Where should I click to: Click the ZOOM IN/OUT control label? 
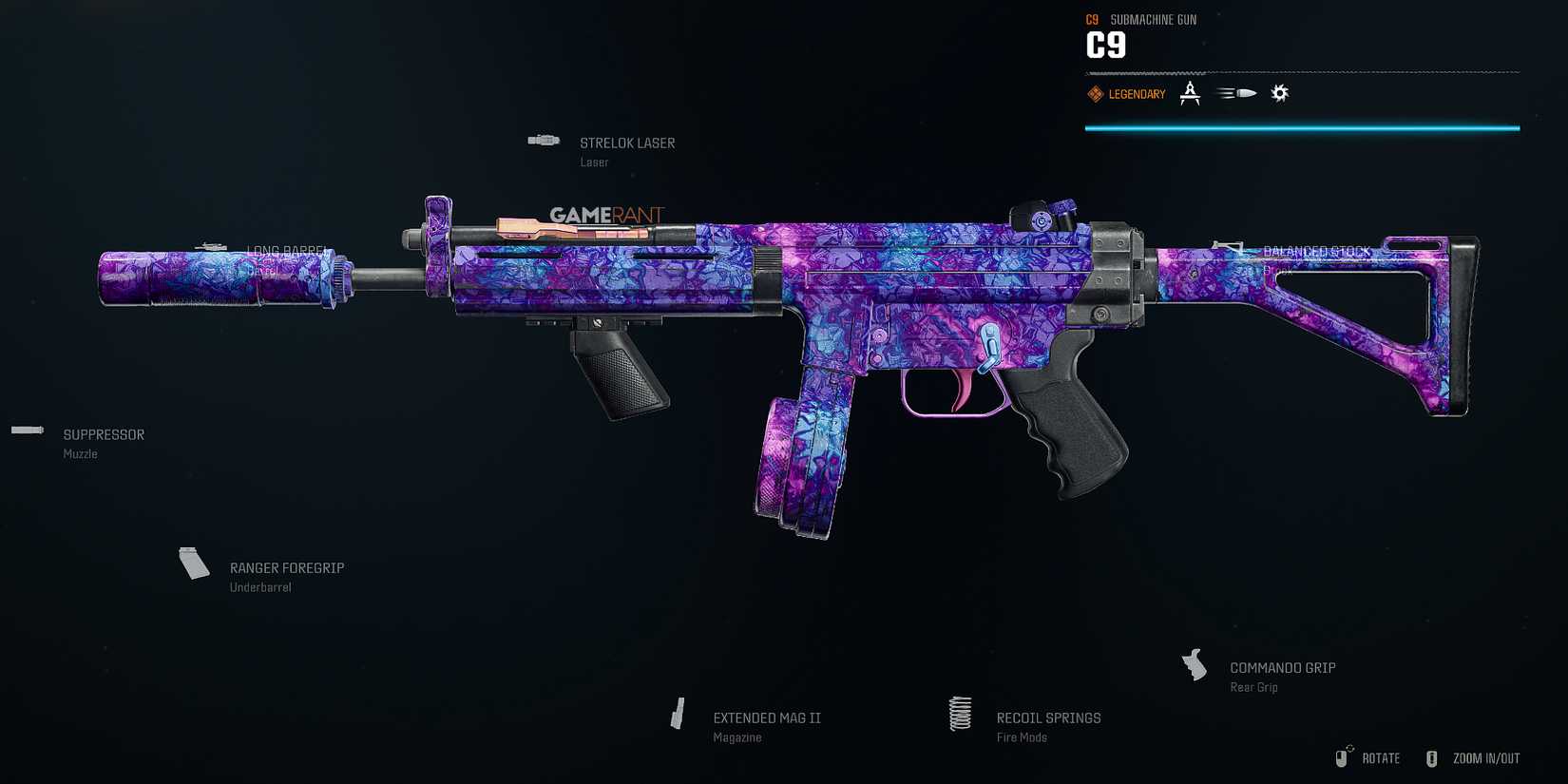pos(1485,758)
